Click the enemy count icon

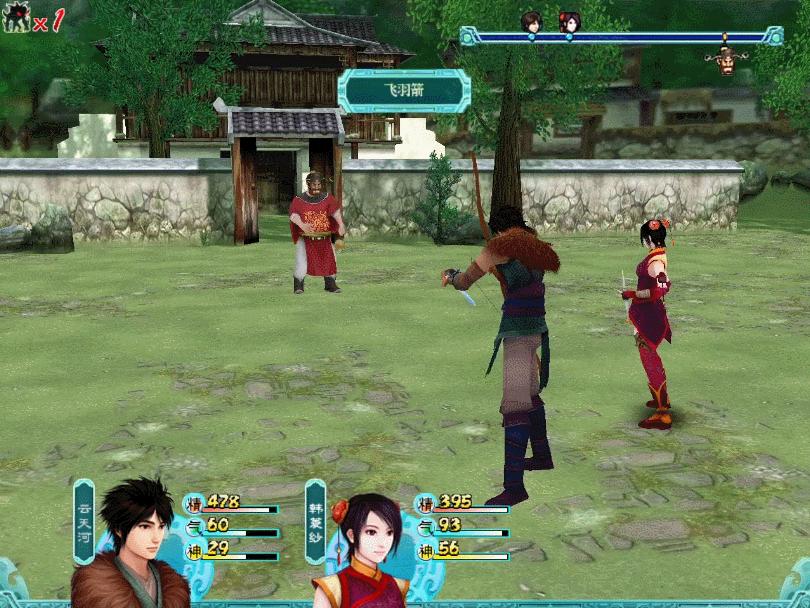pyautogui.click(x=17, y=19)
